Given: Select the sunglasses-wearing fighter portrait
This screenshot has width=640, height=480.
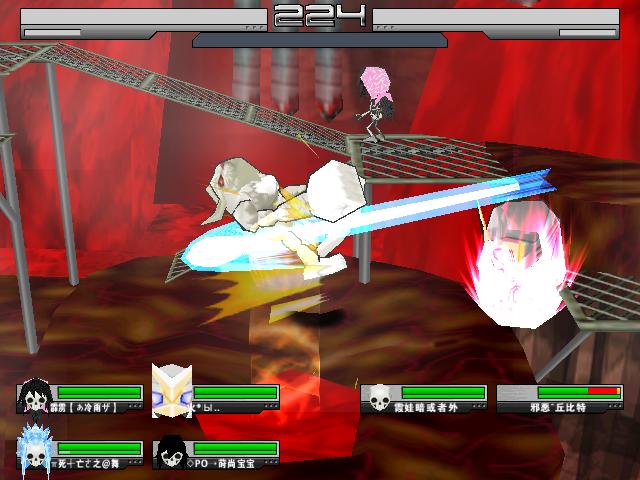Looking at the screenshot, I should [170, 453].
